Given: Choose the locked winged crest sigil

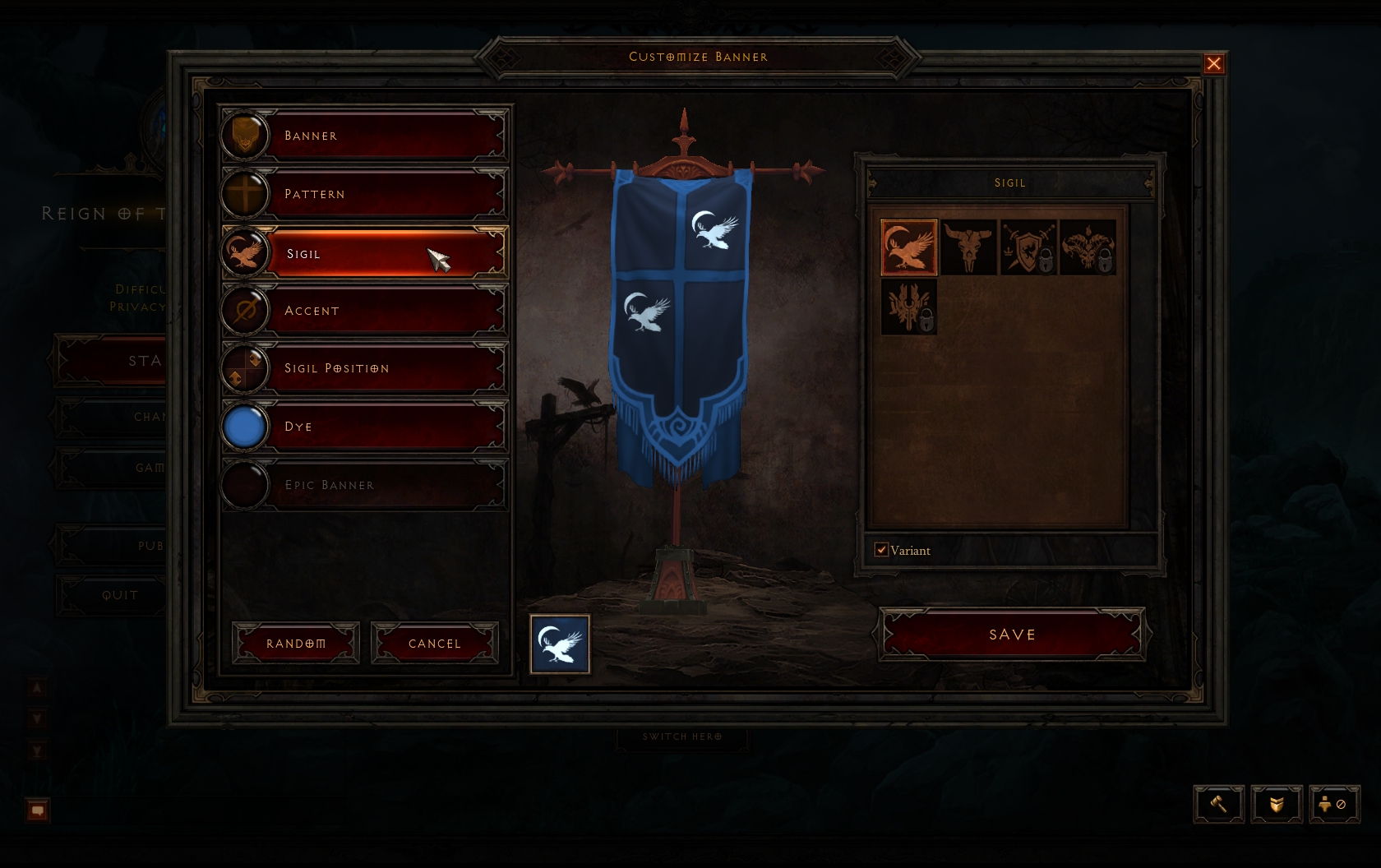Looking at the screenshot, I should [x=908, y=307].
